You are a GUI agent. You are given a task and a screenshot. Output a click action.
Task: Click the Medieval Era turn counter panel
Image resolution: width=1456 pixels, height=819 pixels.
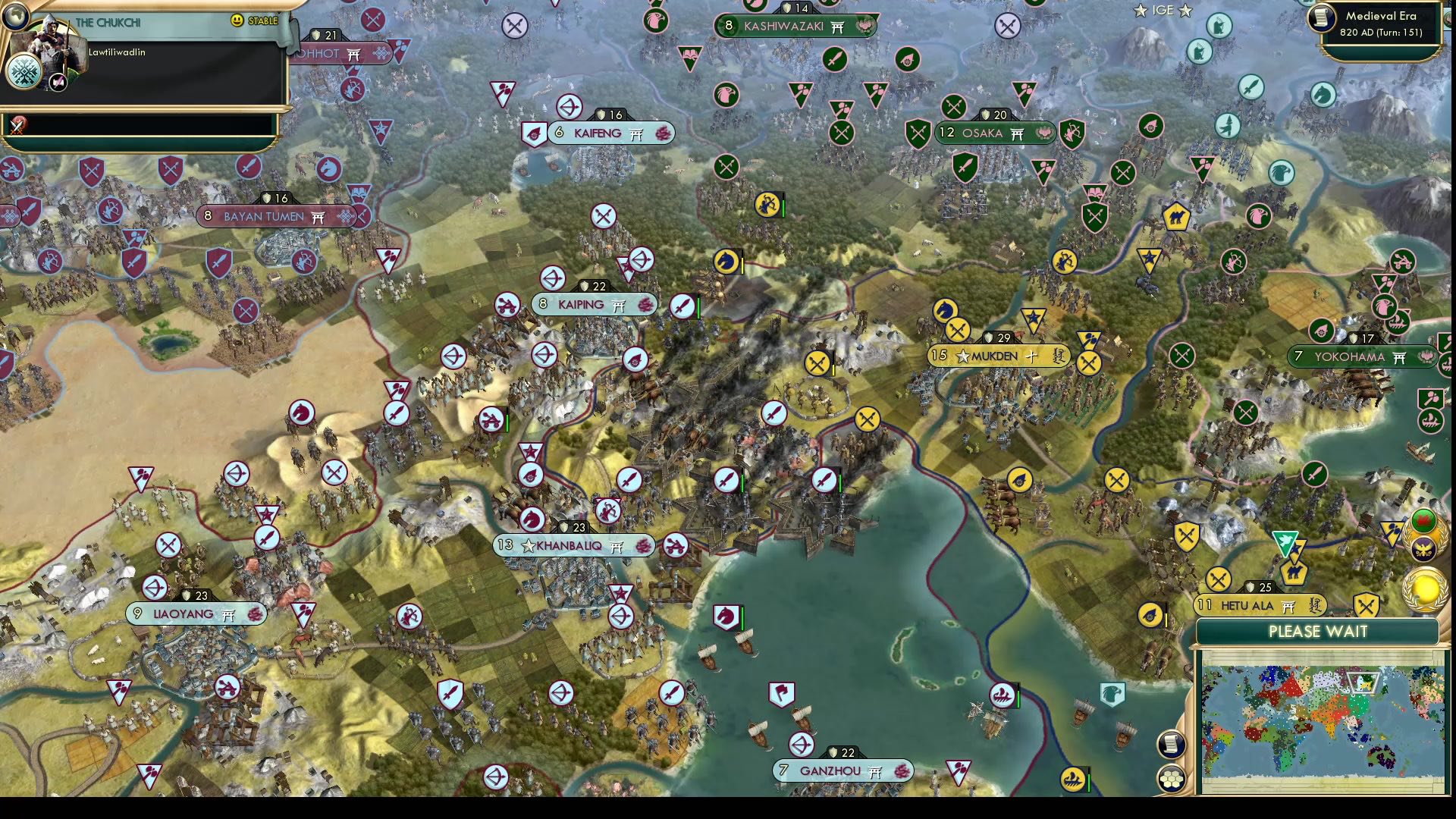click(1373, 23)
